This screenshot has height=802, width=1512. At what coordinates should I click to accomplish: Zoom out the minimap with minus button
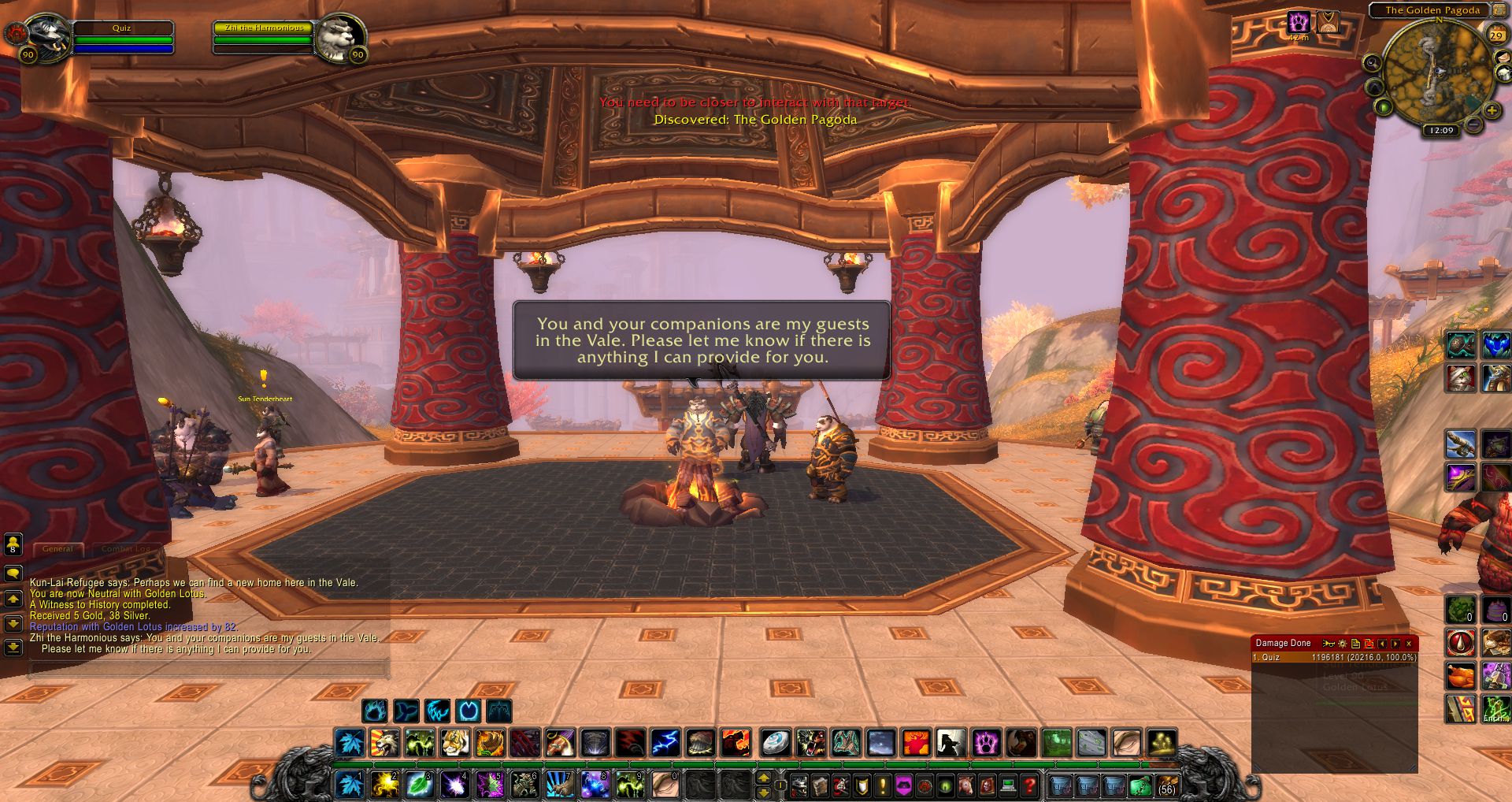[x=1473, y=124]
